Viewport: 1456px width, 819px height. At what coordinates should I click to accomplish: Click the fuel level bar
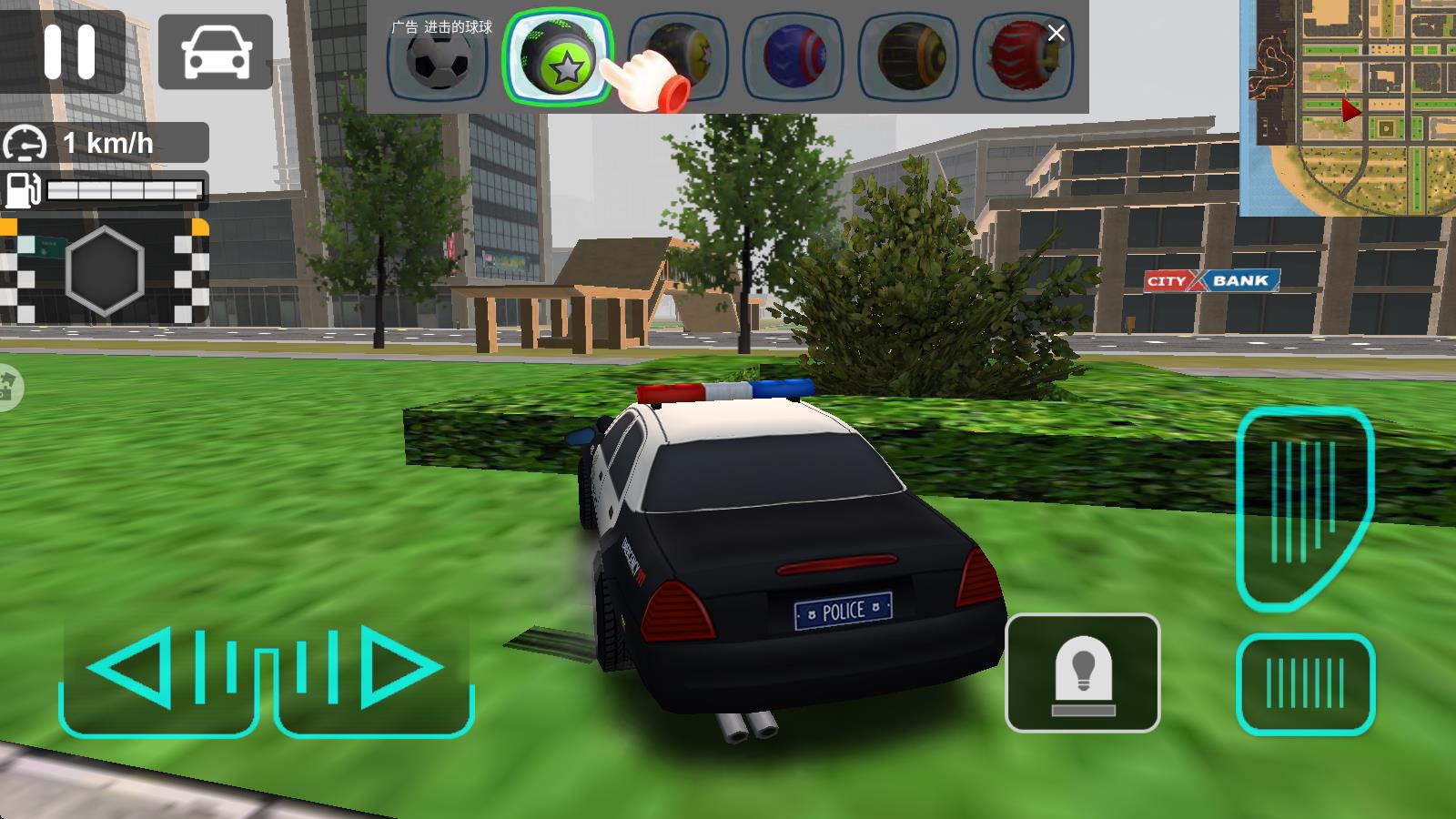(127, 189)
